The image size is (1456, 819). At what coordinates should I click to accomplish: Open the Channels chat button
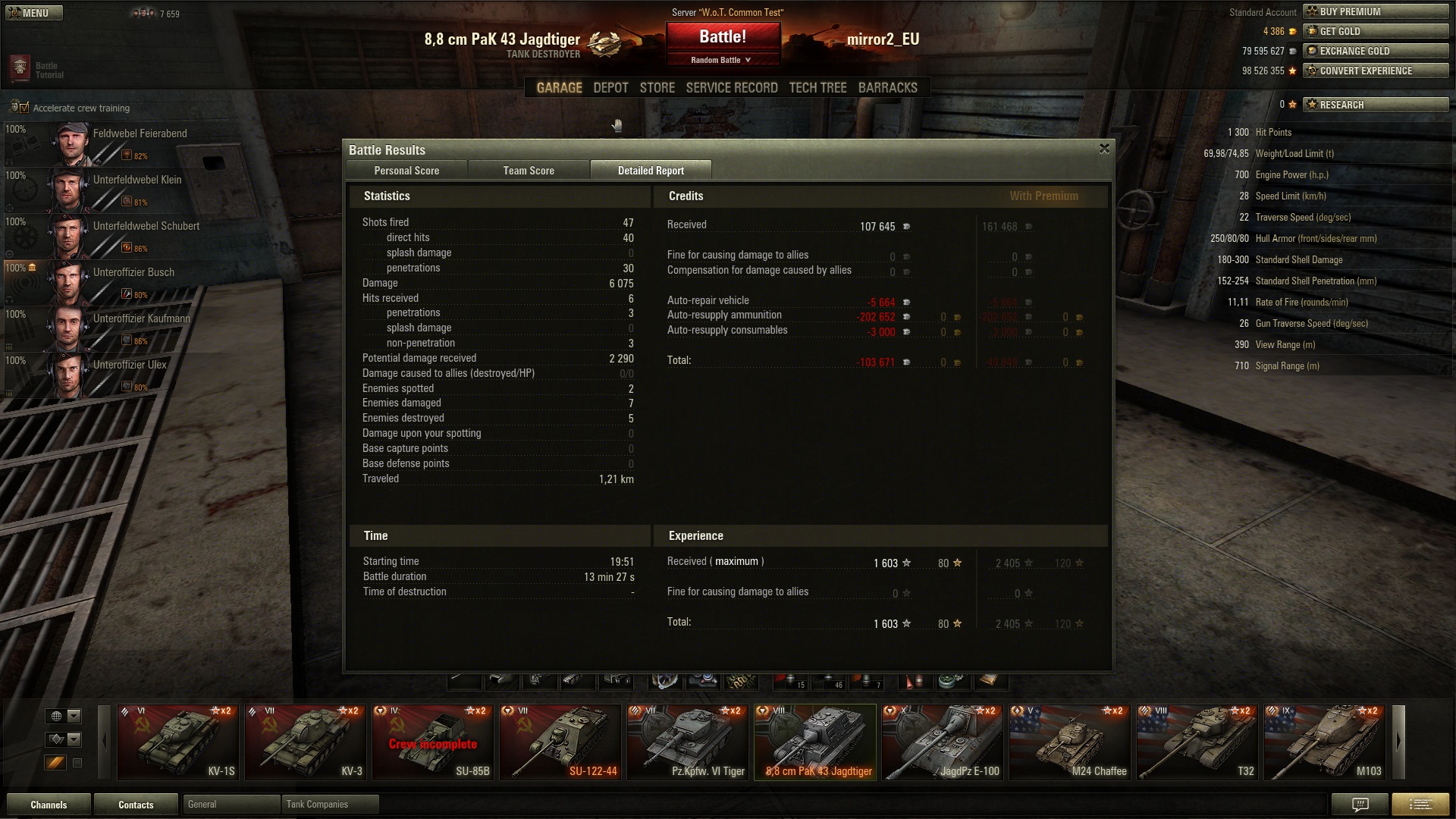pyautogui.click(x=49, y=805)
